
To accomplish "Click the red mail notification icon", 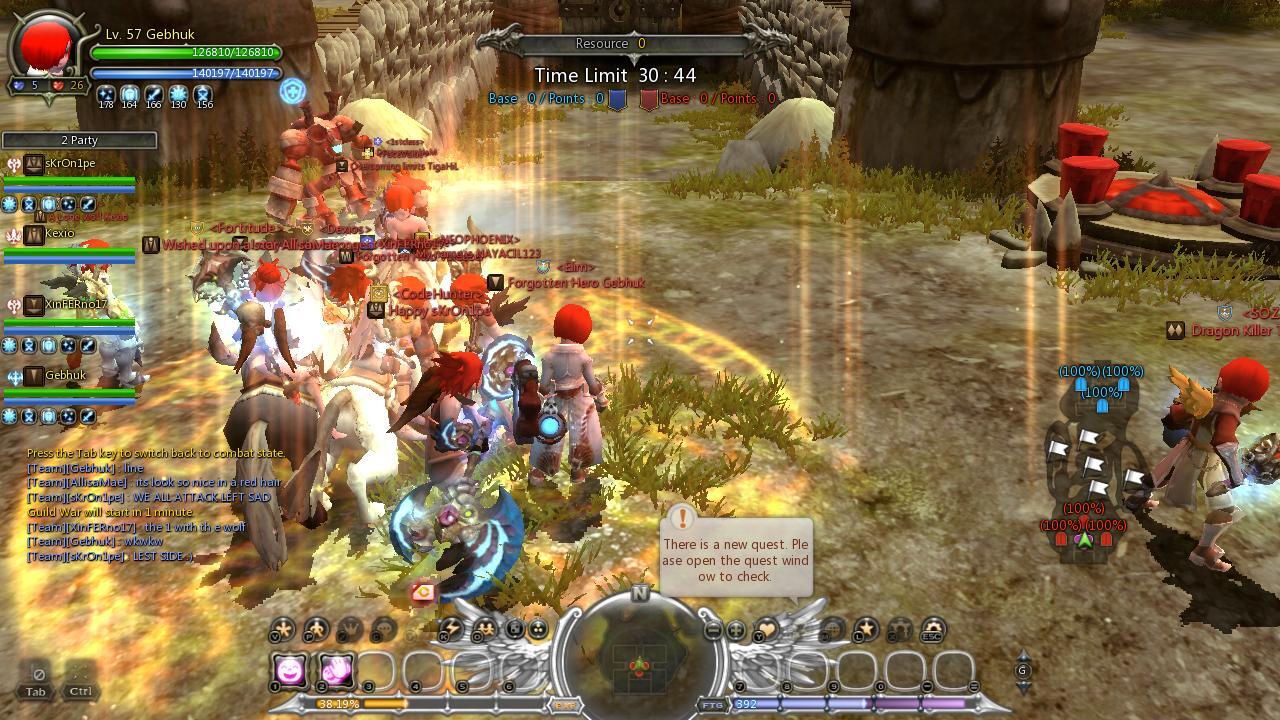I will tap(424, 593).
